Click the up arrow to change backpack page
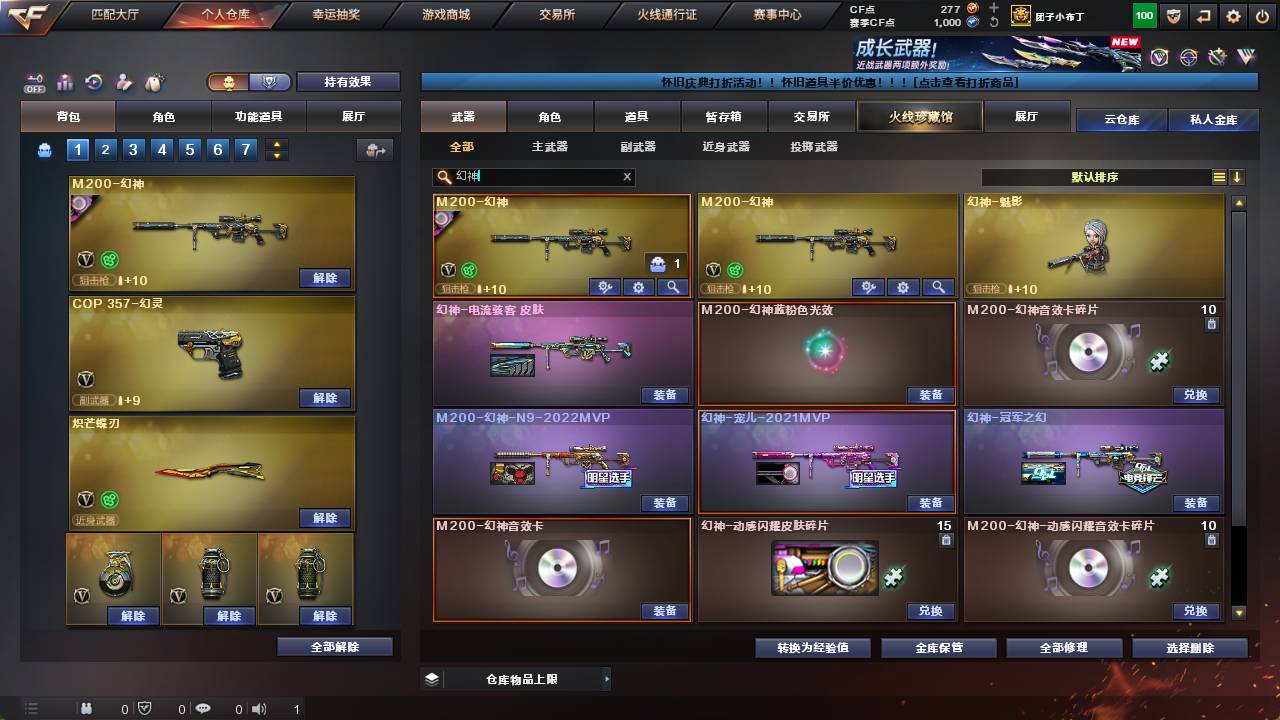Image resolution: width=1280 pixels, height=720 pixels. click(x=276, y=145)
